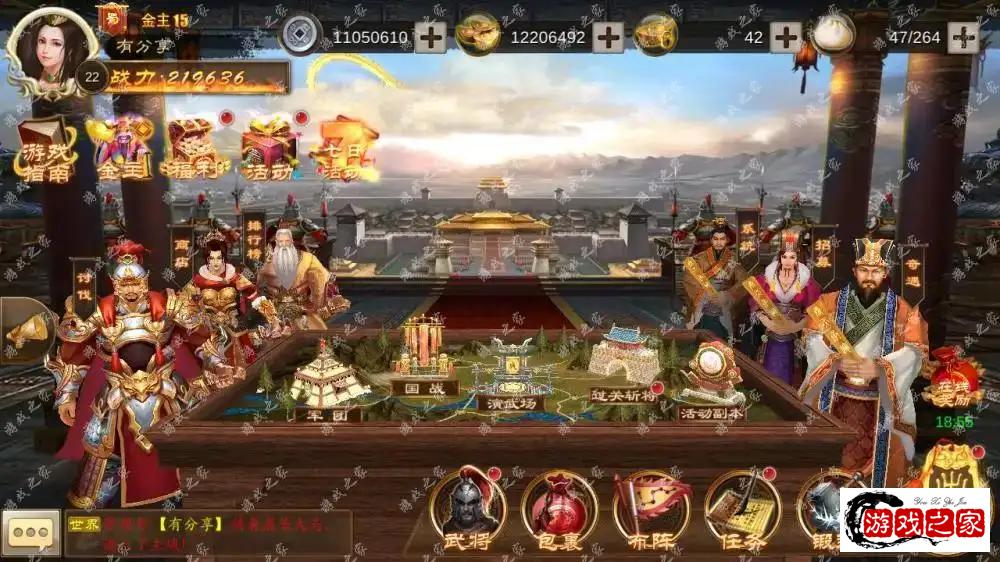Open the 任务 quests menu
The width and height of the screenshot is (1000, 562).
(742, 510)
